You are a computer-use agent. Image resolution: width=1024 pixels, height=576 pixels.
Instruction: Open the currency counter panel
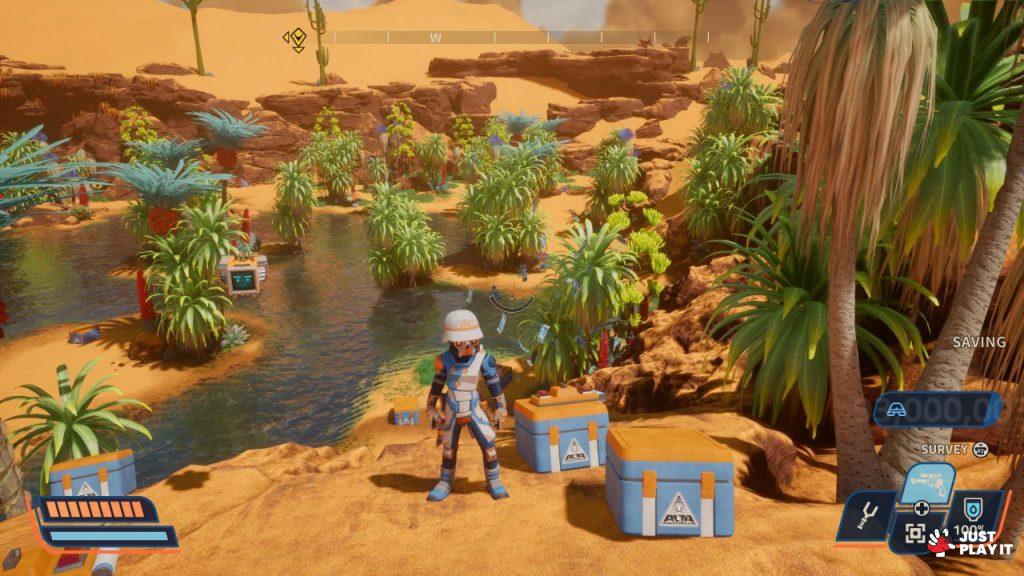(938, 408)
